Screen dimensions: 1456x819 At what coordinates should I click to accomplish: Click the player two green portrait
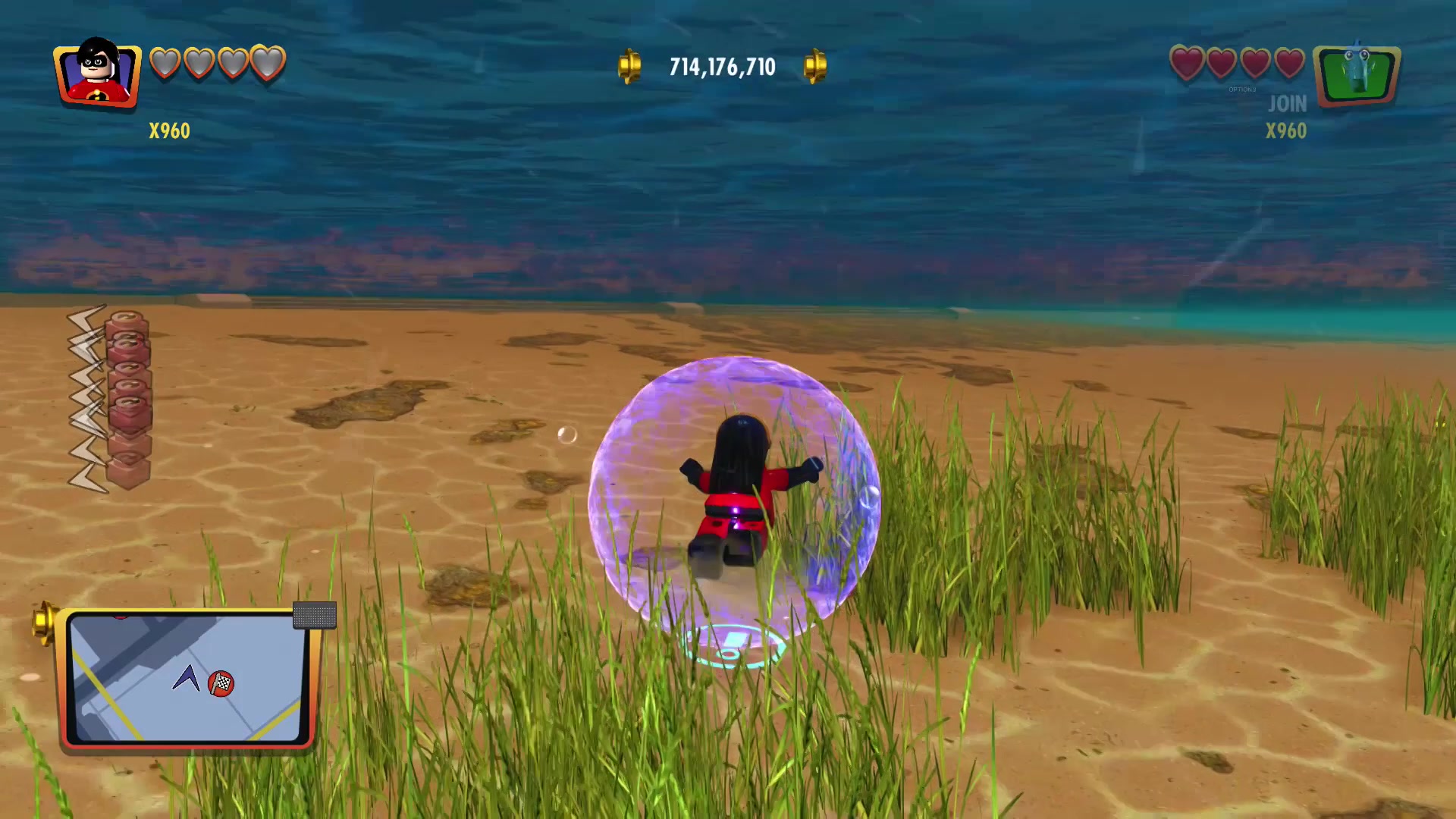1357,75
